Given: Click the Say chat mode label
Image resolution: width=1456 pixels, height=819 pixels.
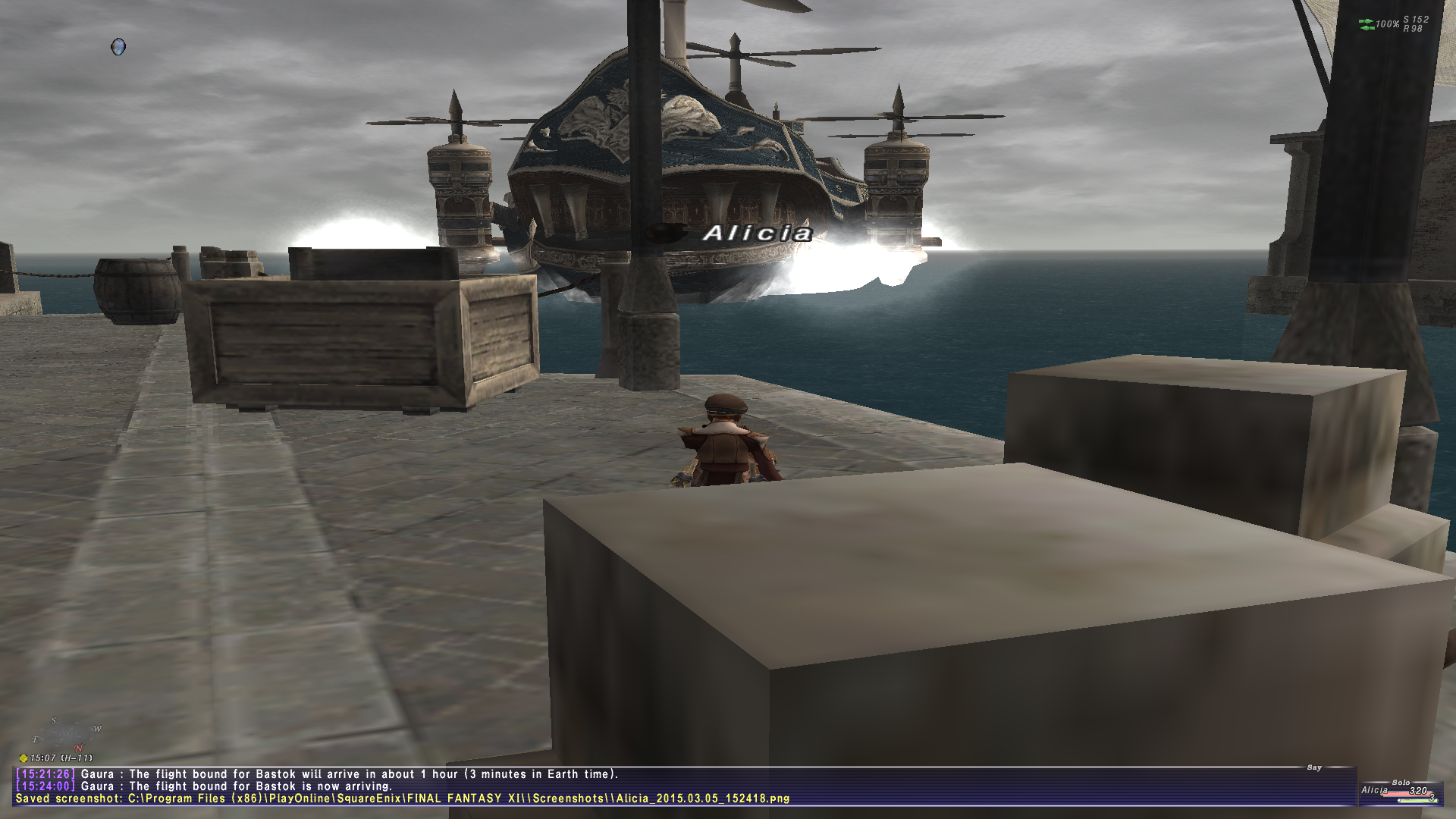Looking at the screenshot, I should coord(1314,767).
